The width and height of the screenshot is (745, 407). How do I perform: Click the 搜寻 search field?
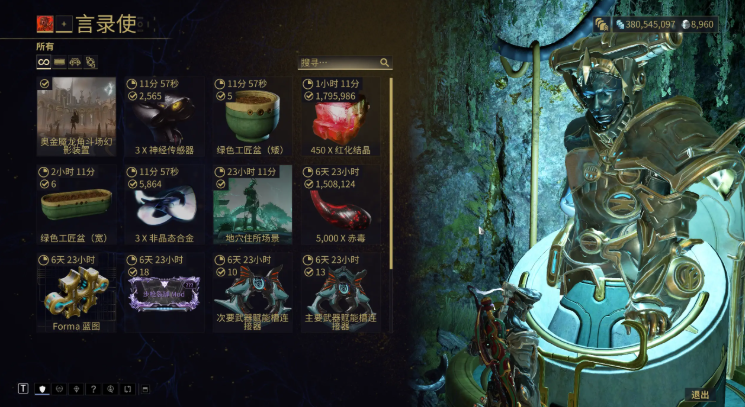(338, 62)
